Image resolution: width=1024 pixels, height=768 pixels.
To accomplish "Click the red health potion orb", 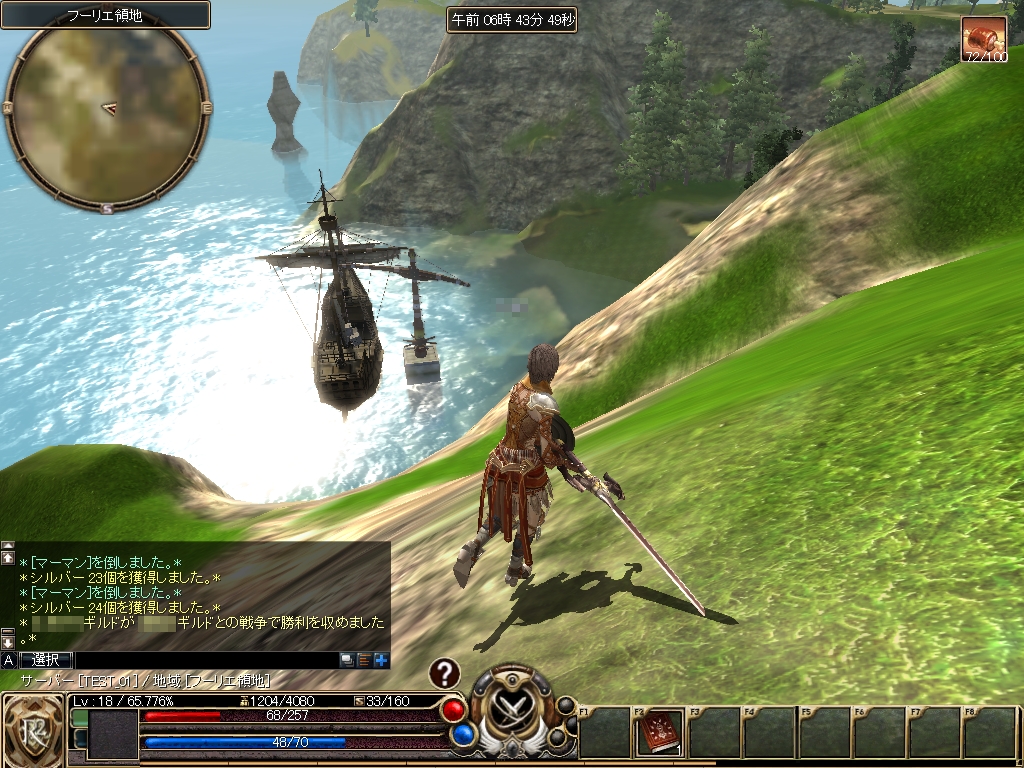I will pyautogui.click(x=454, y=709).
